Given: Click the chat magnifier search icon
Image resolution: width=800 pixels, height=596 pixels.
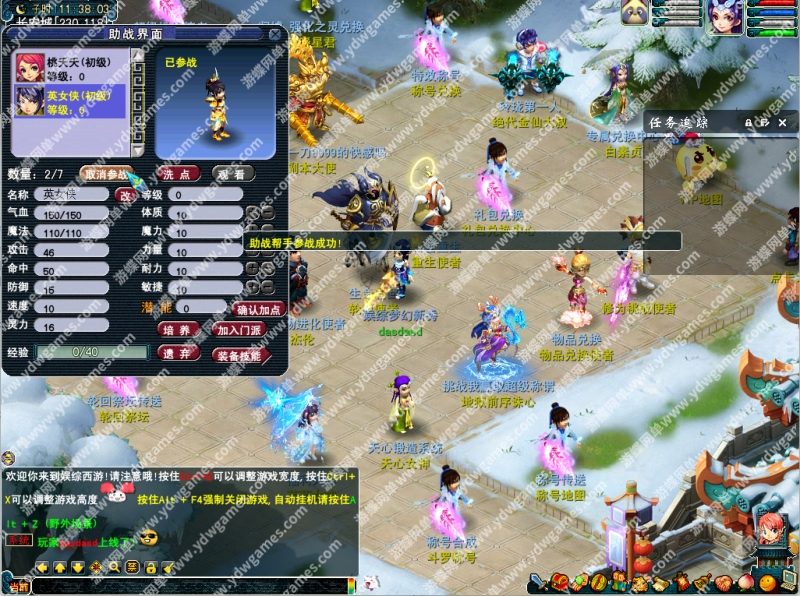Looking at the screenshot, I should point(114,567).
